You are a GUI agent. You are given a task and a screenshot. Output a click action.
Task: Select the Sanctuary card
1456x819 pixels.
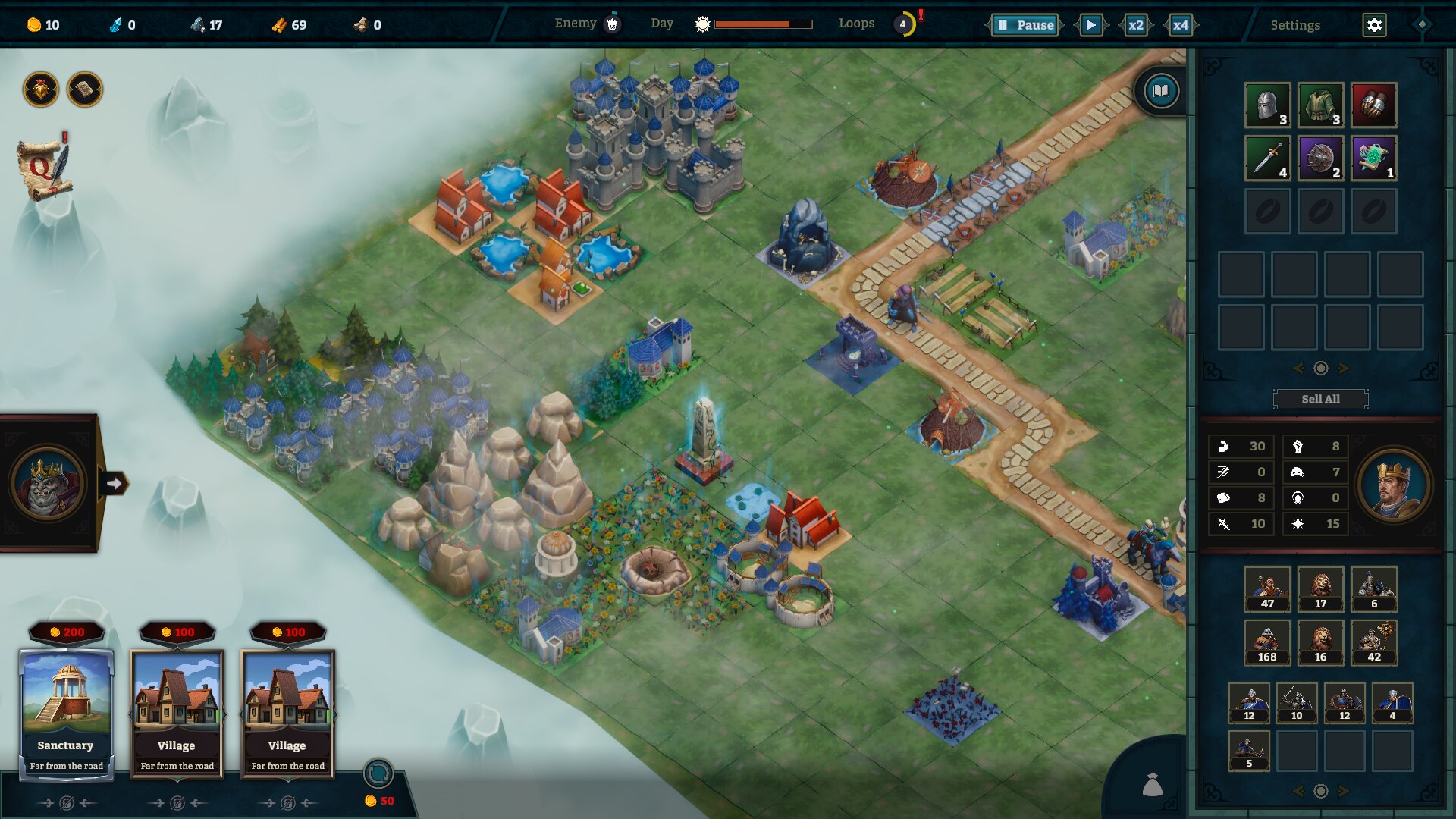pyautogui.click(x=67, y=713)
